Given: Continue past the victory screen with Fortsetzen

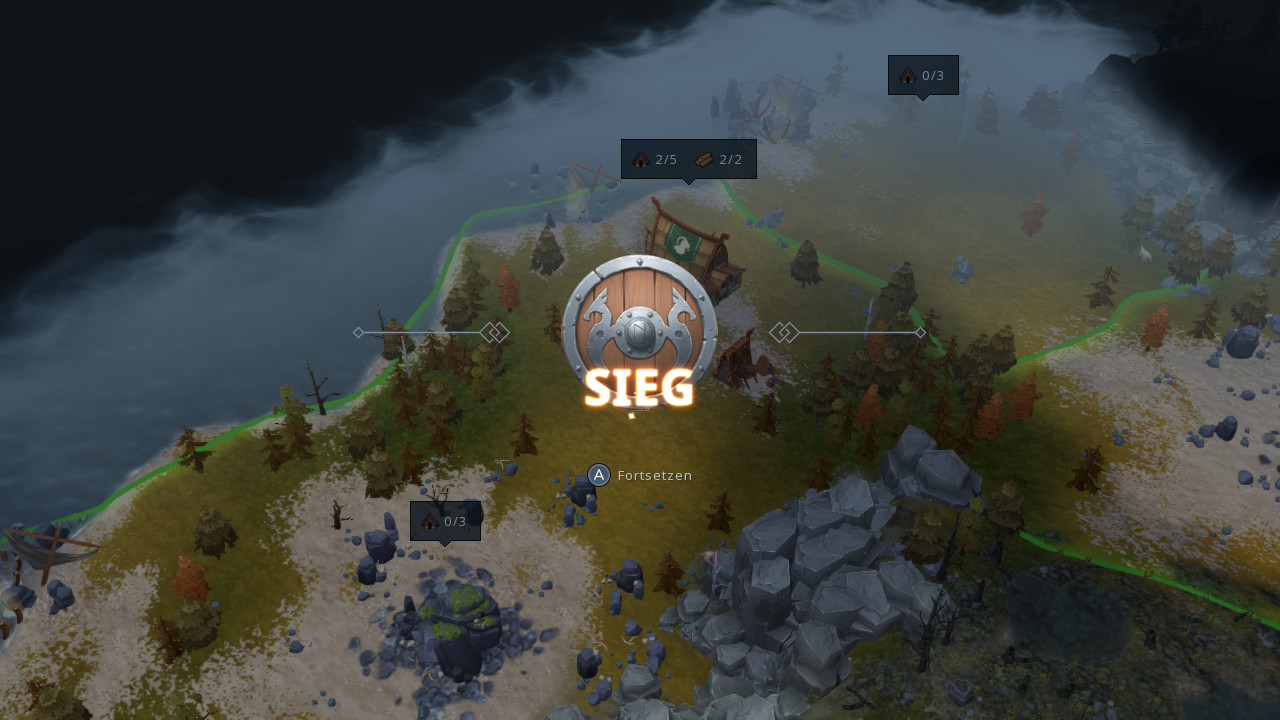Looking at the screenshot, I should (x=640, y=475).
